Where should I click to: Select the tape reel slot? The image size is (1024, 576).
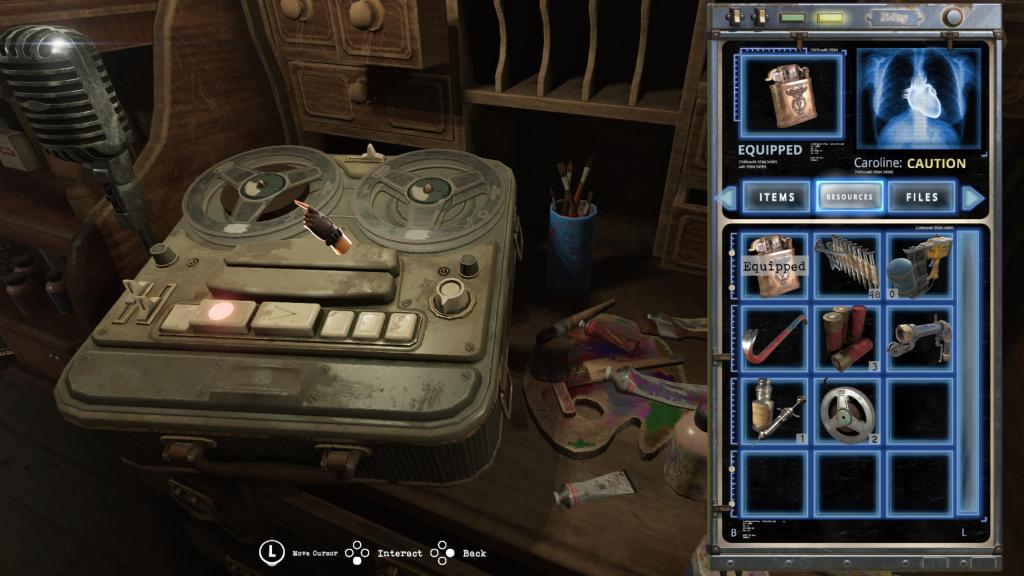click(x=847, y=410)
